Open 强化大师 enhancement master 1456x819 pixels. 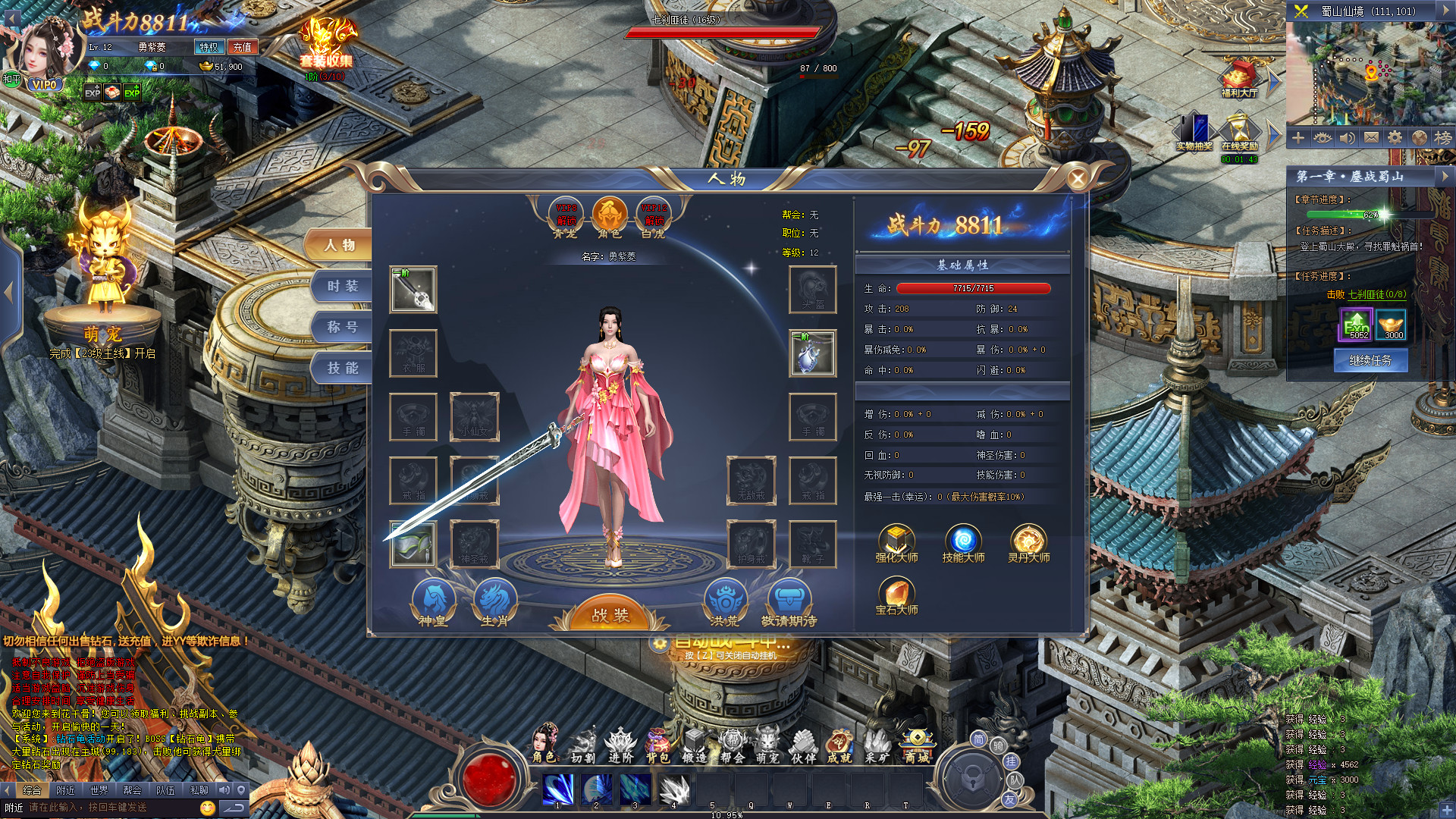tap(896, 544)
